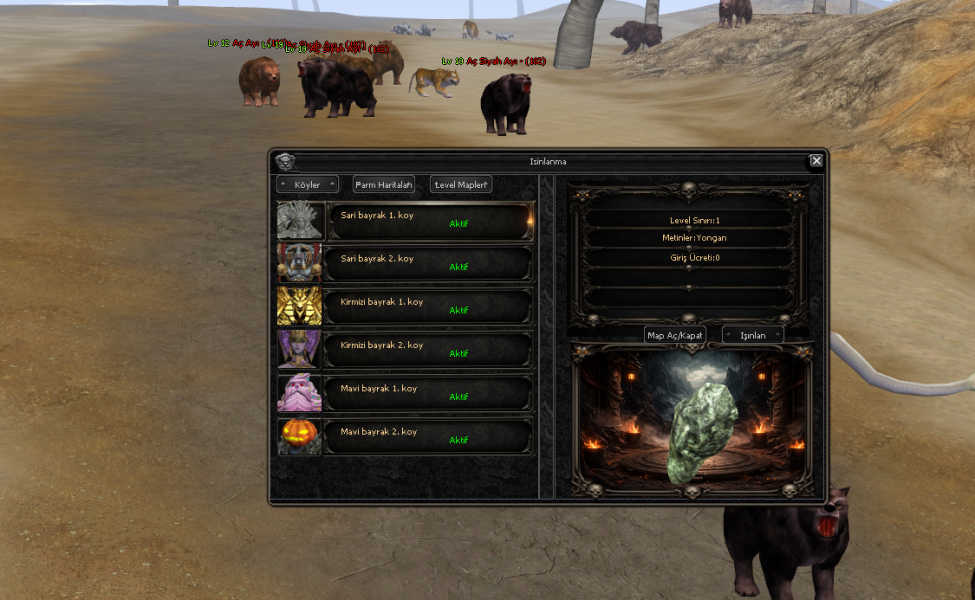975x600 pixels.
Task: Choose Sari bayrak 2. koy destination
Action: point(430,264)
